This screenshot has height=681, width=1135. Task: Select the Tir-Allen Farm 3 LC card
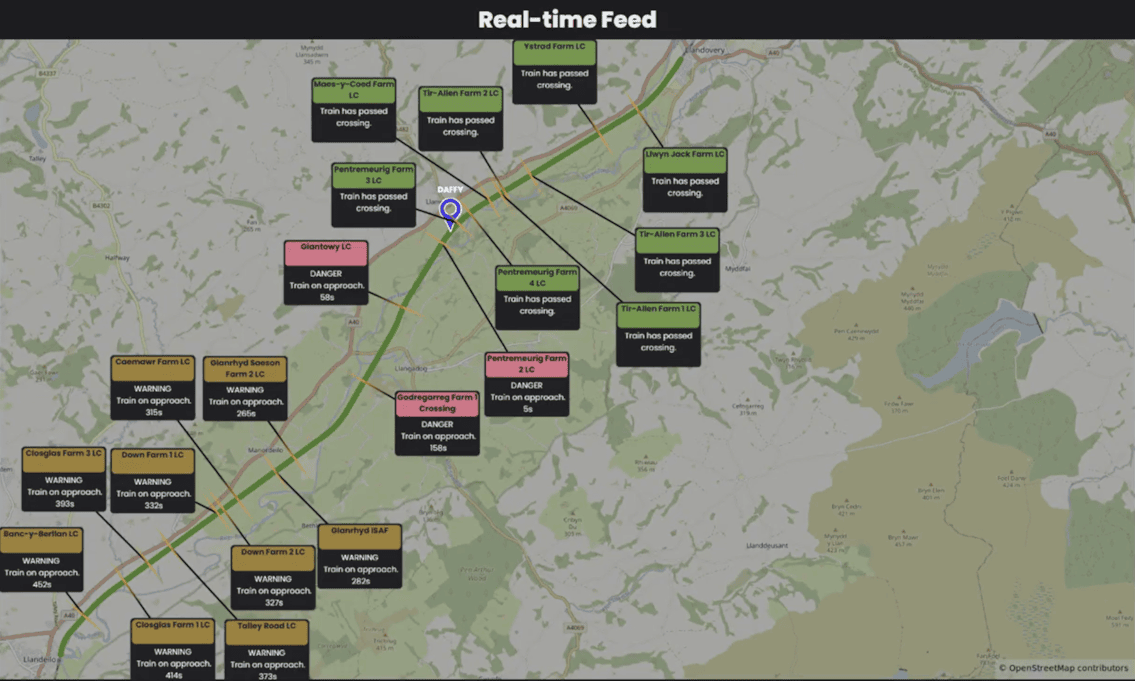[677, 259]
